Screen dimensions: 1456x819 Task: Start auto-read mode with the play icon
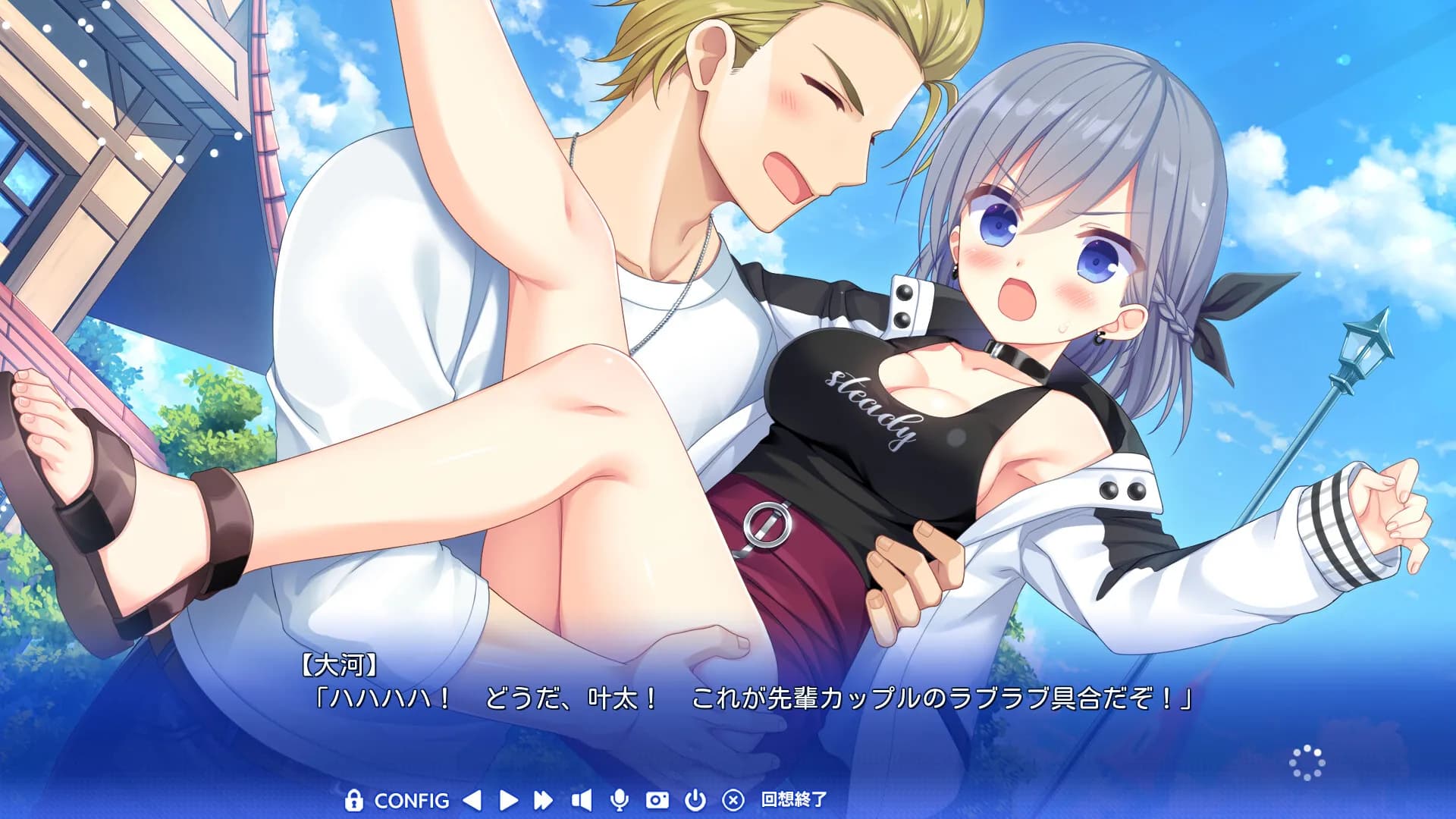509,800
